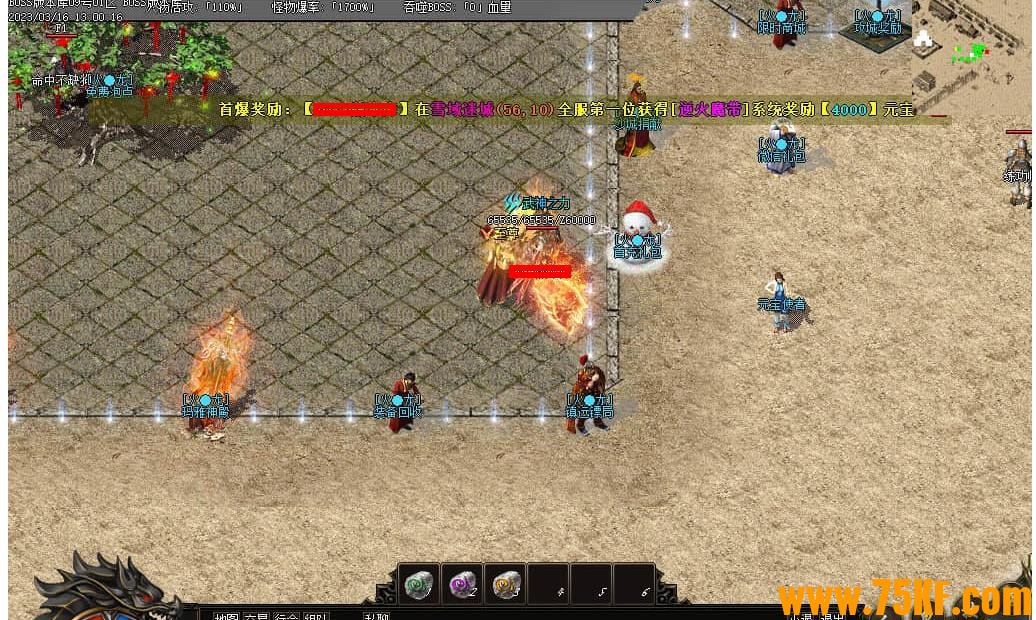Use the green scroll in hotbar slot 1
Viewport: 1036px width, 620px height.
click(x=418, y=584)
